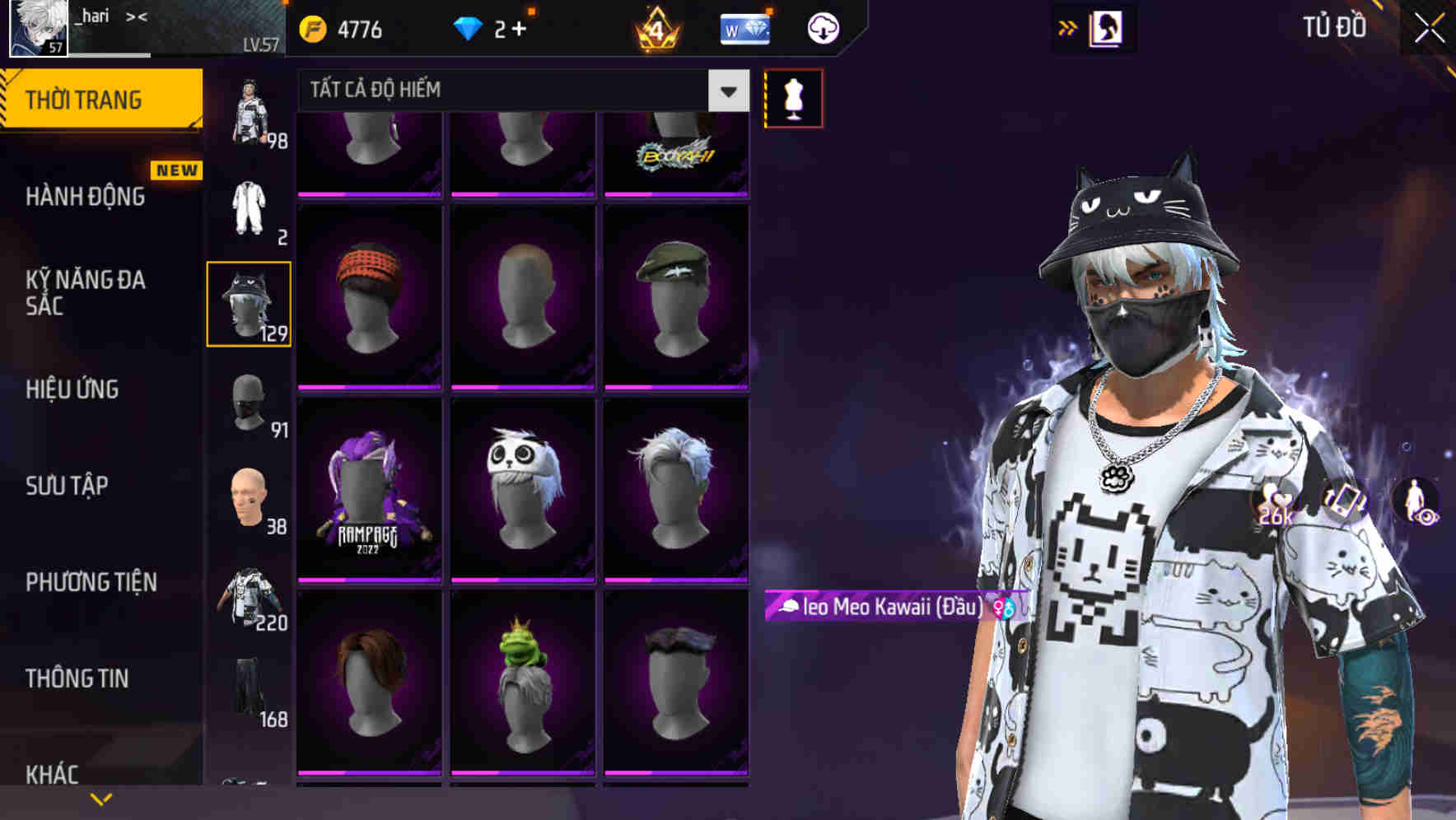Screen dimensions: 1456x820
Task: Click the double-arrow collapse control top right
Action: pyautogui.click(x=1068, y=27)
